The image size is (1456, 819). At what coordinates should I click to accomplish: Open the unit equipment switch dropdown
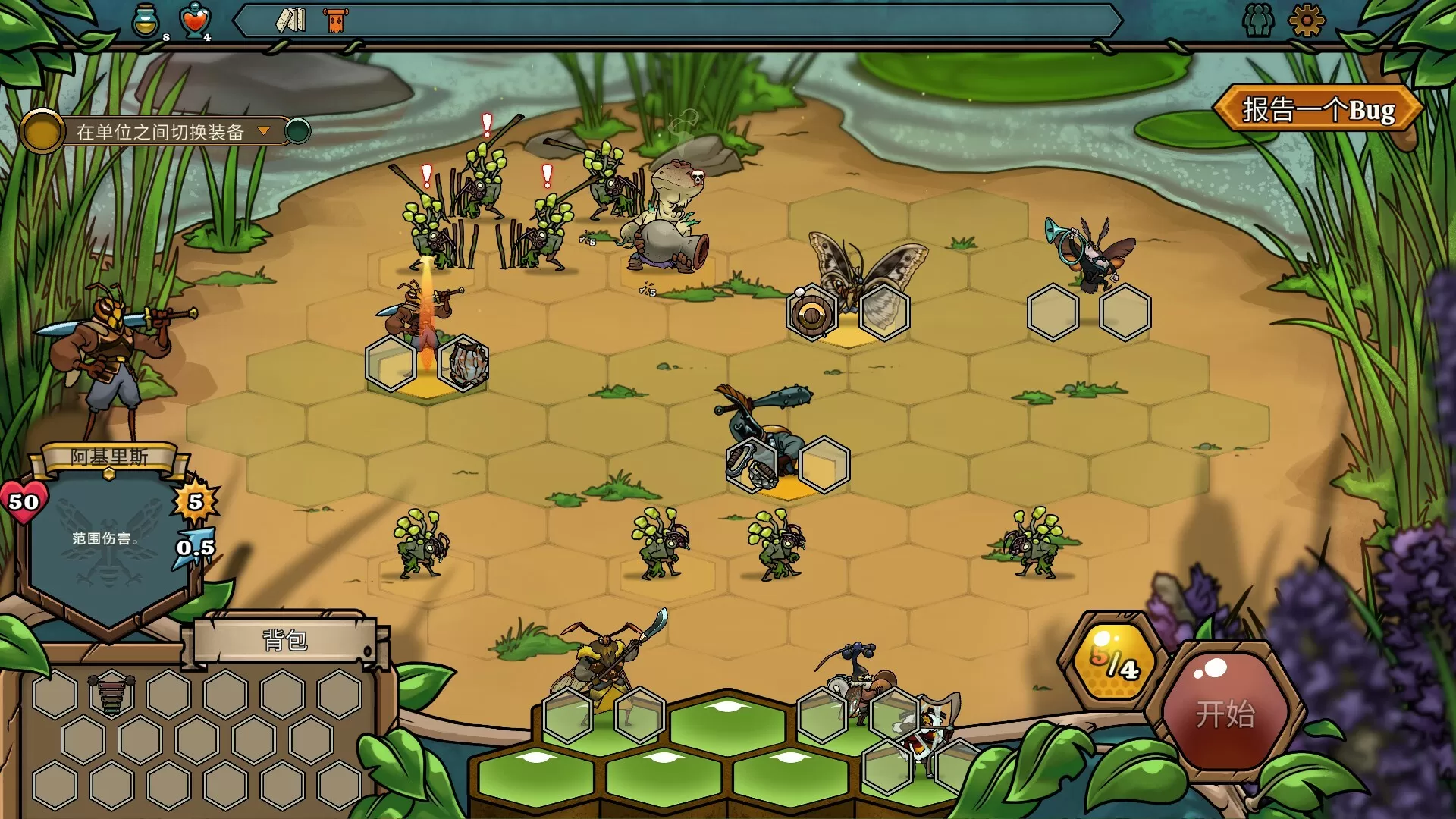pos(162,130)
